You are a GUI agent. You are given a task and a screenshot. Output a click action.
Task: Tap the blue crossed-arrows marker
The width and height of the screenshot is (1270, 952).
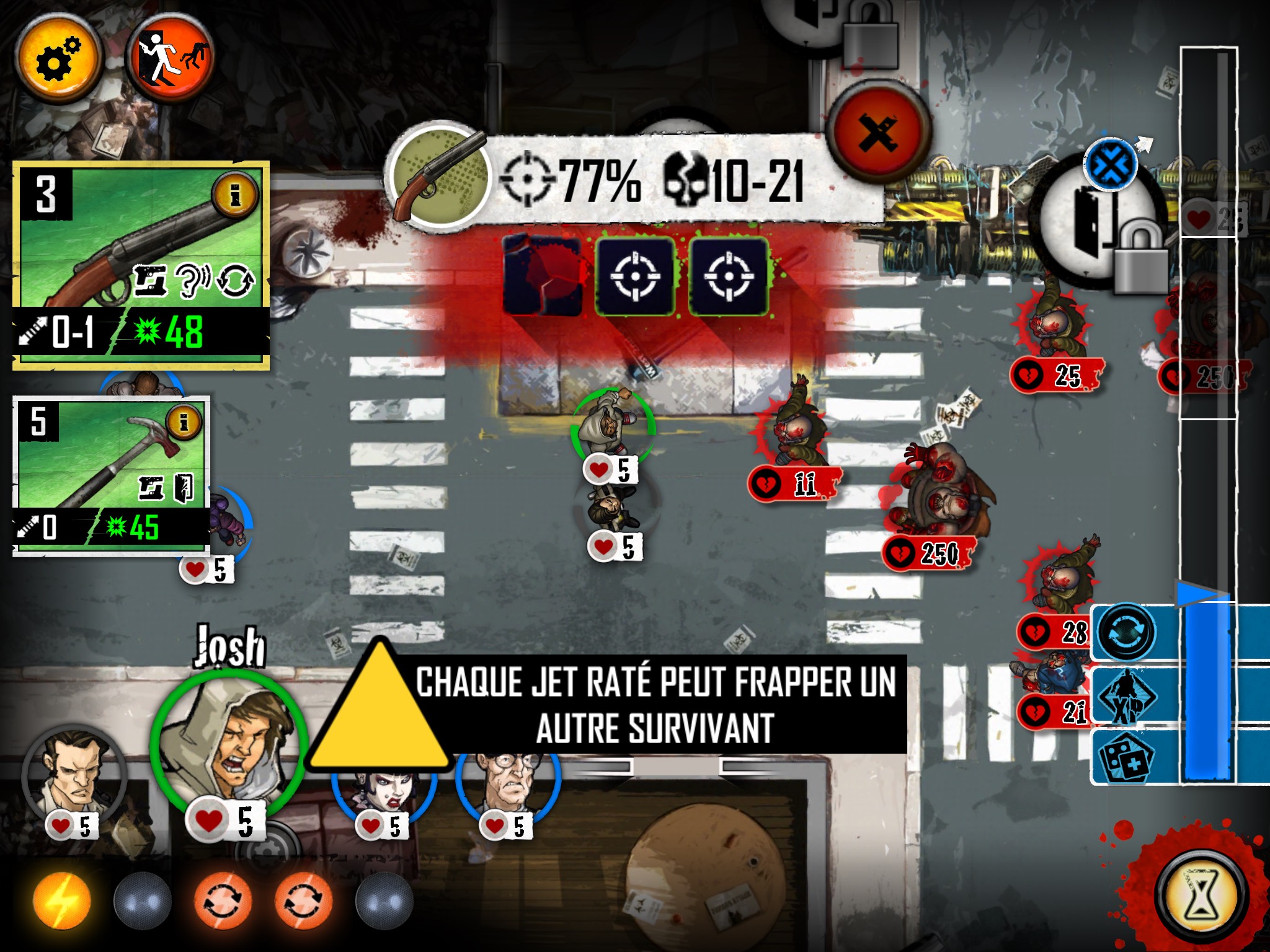click(1110, 165)
